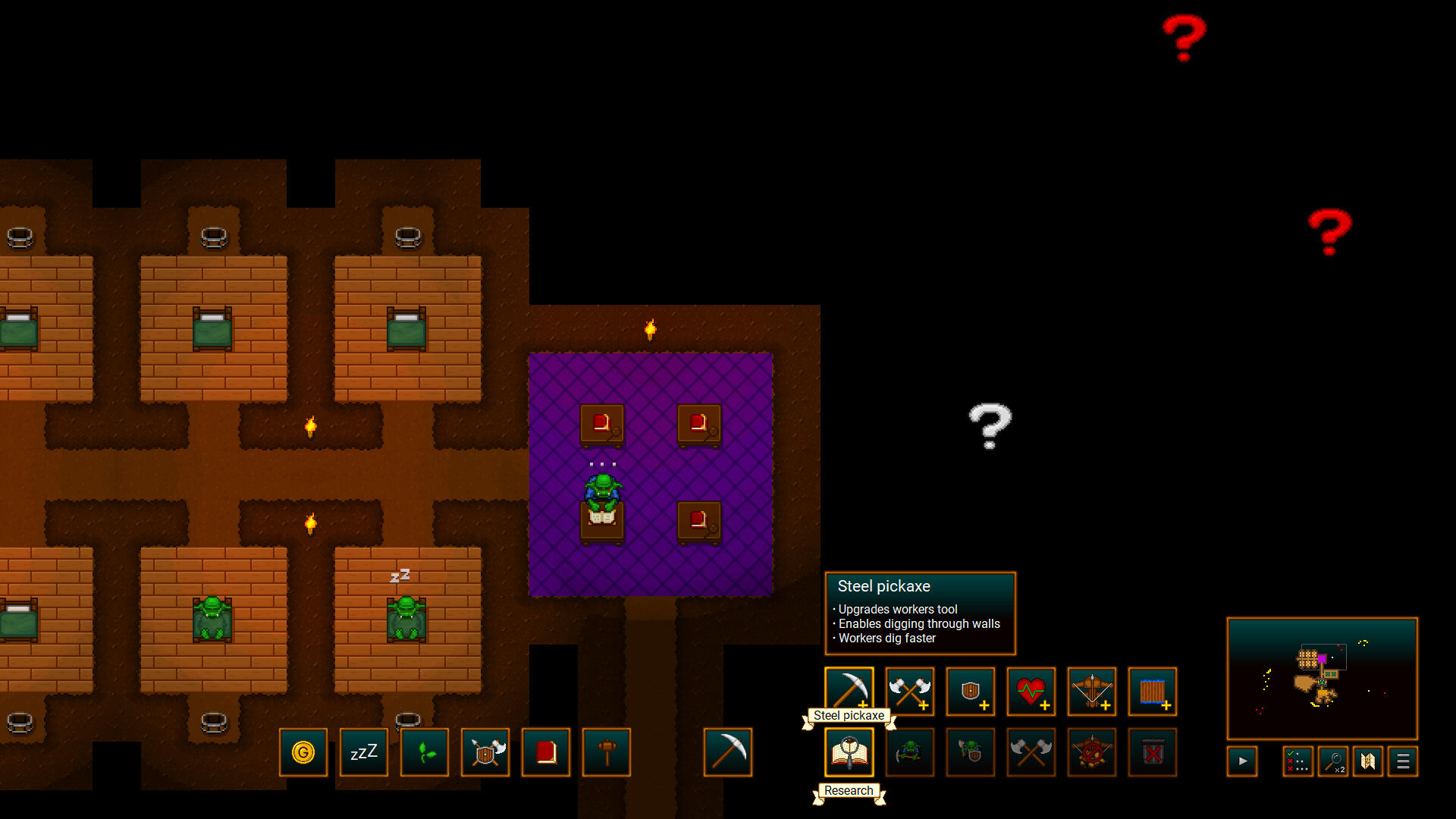The width and height of the screenshot is (1456, 819).
Task: Select the Steel pickaxe research upgrade
Action: click(849, 692)
